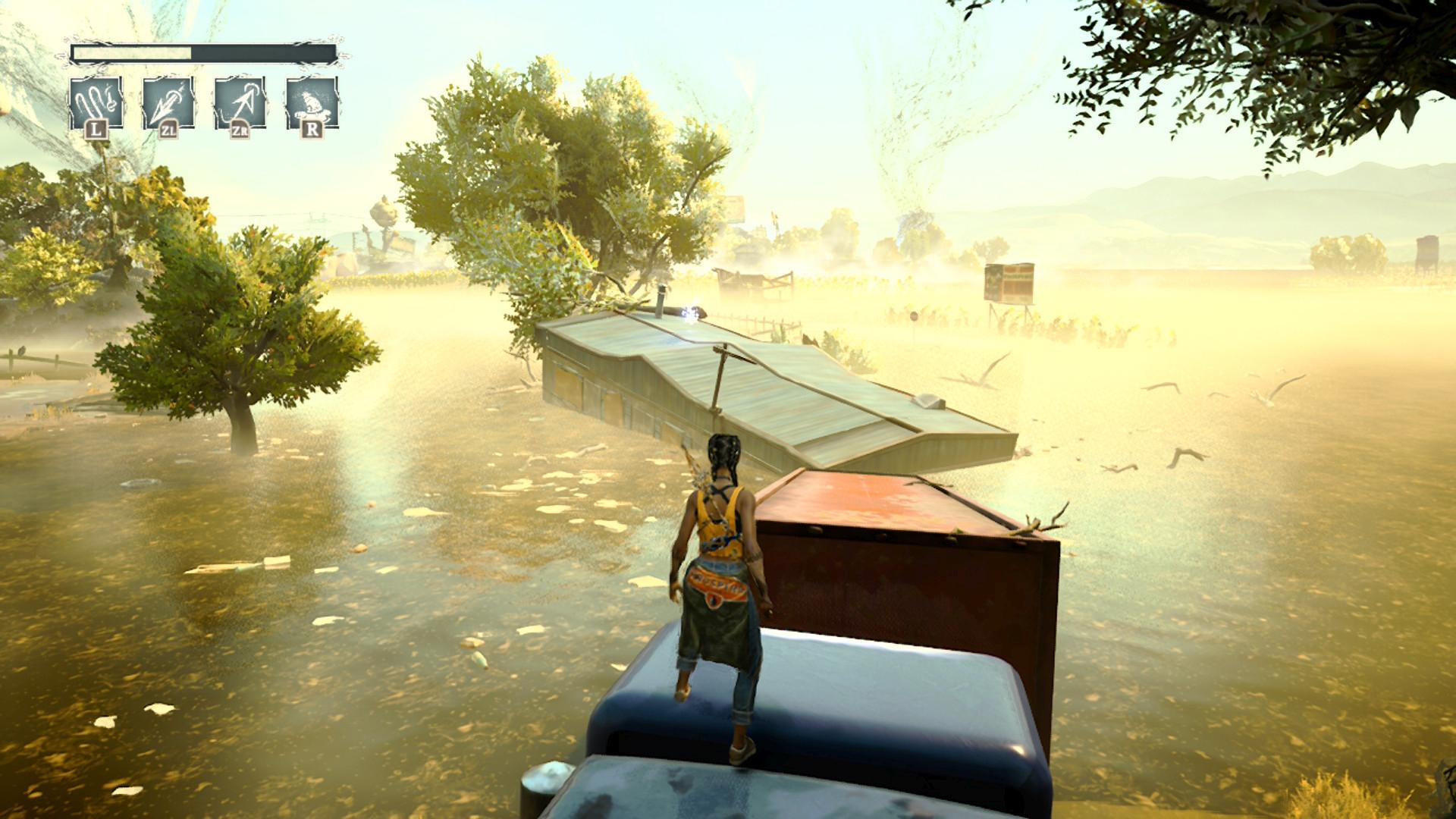Trigger the upward-pointing arrow ability
The width and height of the screenshot is (1456, 819).
[x=240, y=102]
